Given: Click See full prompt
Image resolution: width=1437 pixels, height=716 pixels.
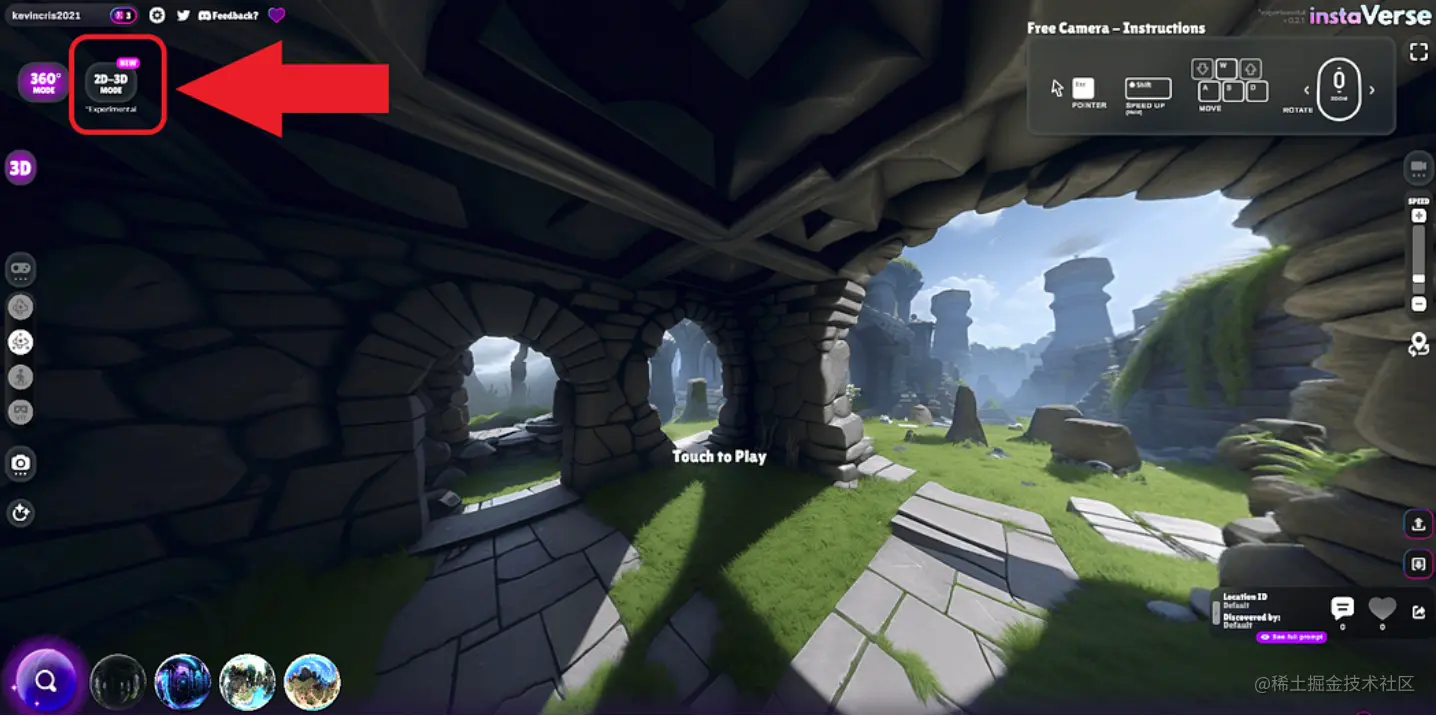Looking at the screenshot, I should (1291, 637).
